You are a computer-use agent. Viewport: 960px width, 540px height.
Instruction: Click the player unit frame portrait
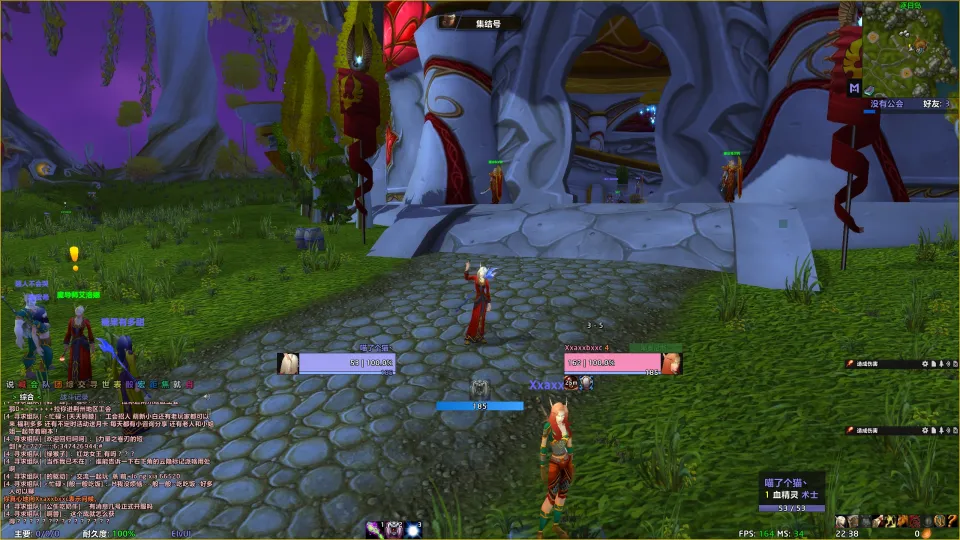pos(289,363)
